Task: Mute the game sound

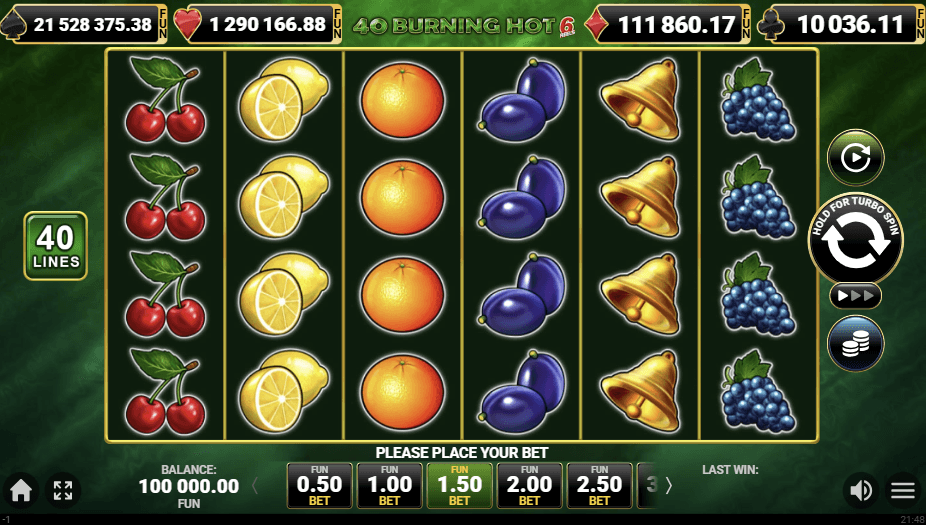Action: click(x=859, y=490)
